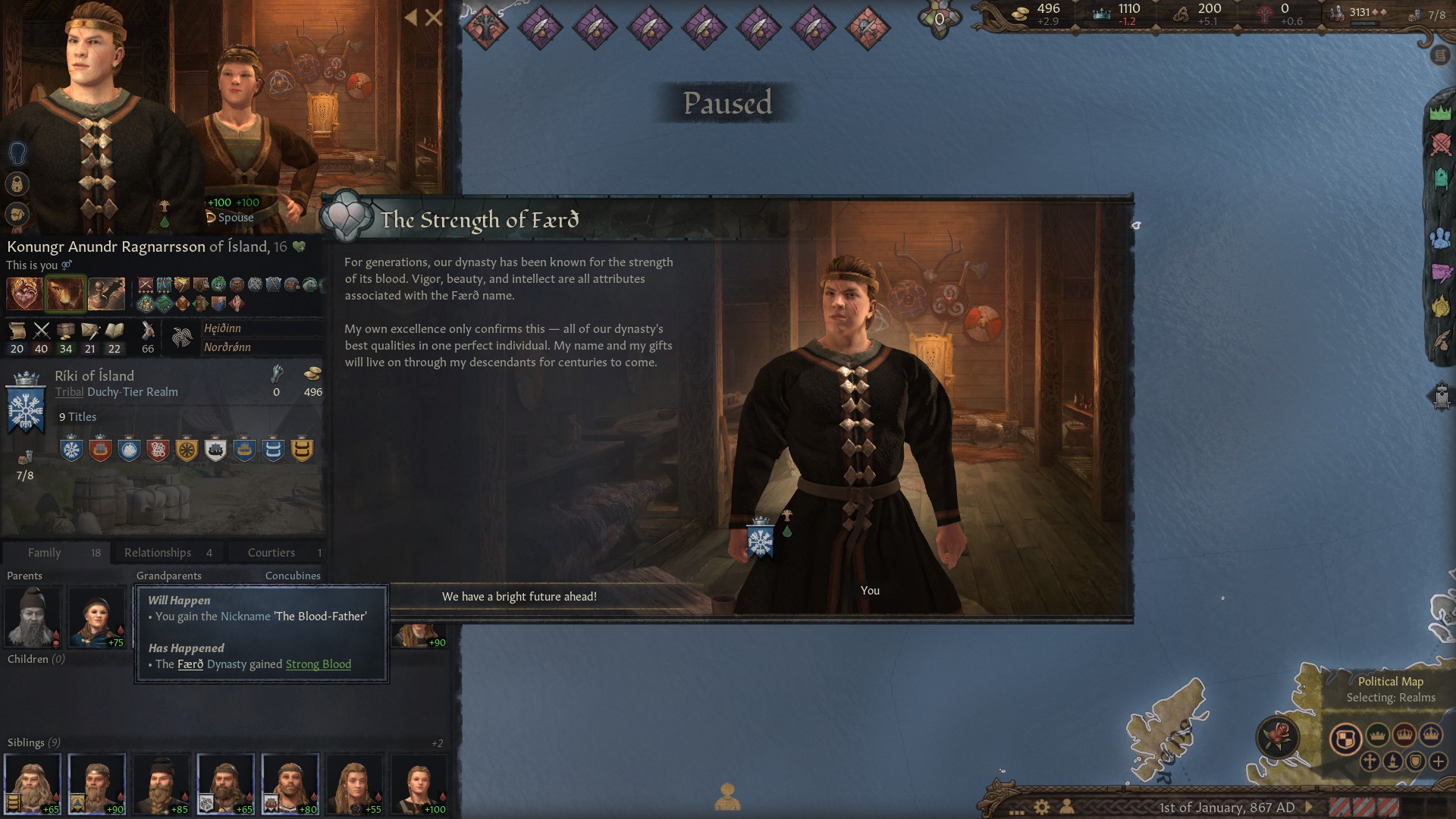
Task: Expand the 9 Titles list under Ríki of Ísland
Action: pyautogui.click(x=77, y=416)
